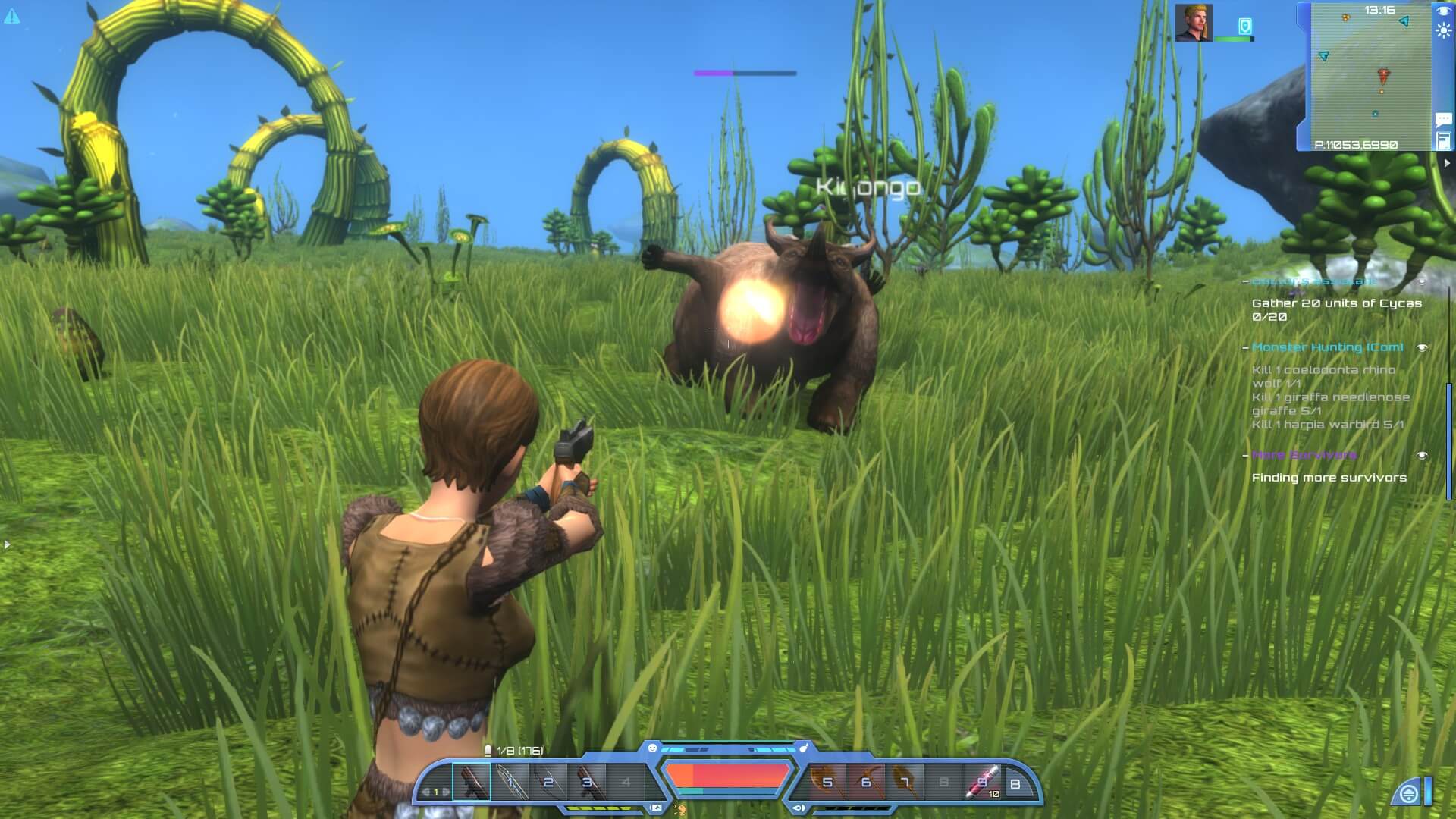The width and height of the screenshot is (1456, 819).
Task: Use the red syringe in slot 9
Action: 981,781
